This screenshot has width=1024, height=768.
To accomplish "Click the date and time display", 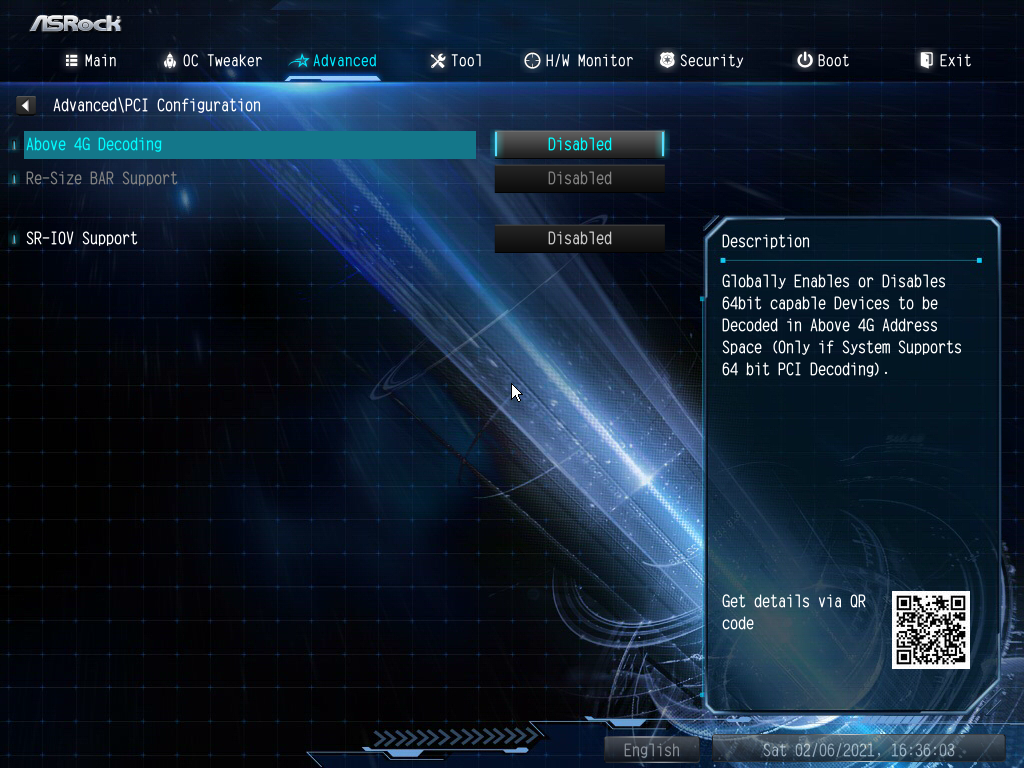I will (858, 750).
